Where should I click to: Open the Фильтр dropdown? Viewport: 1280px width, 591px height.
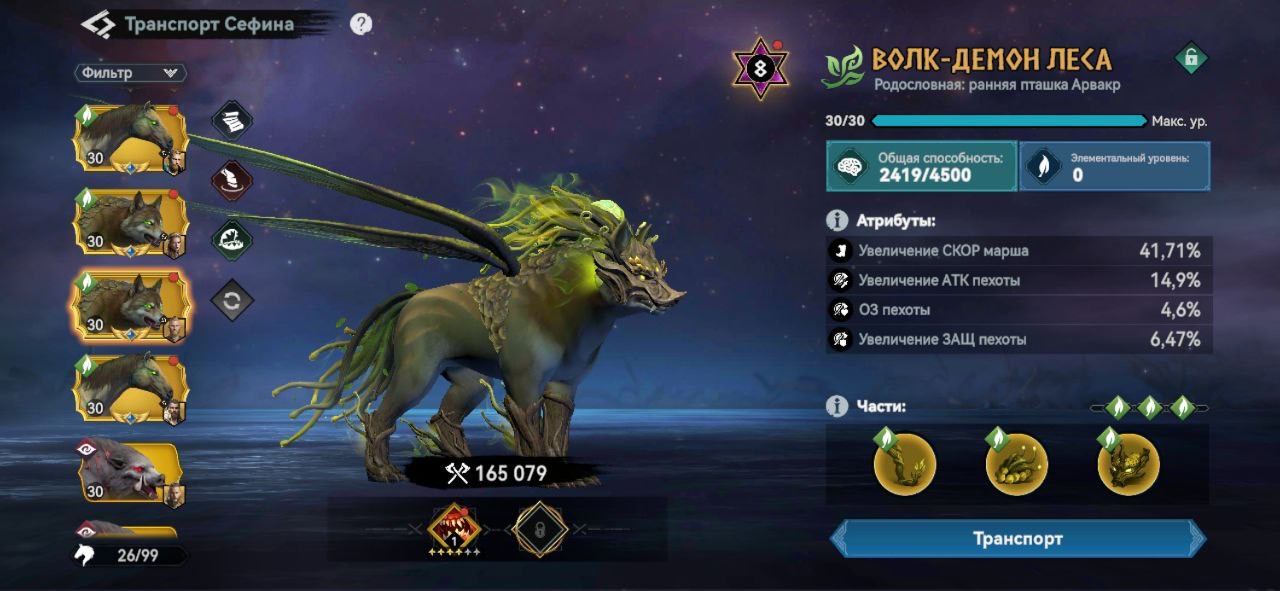click(130, 73)
